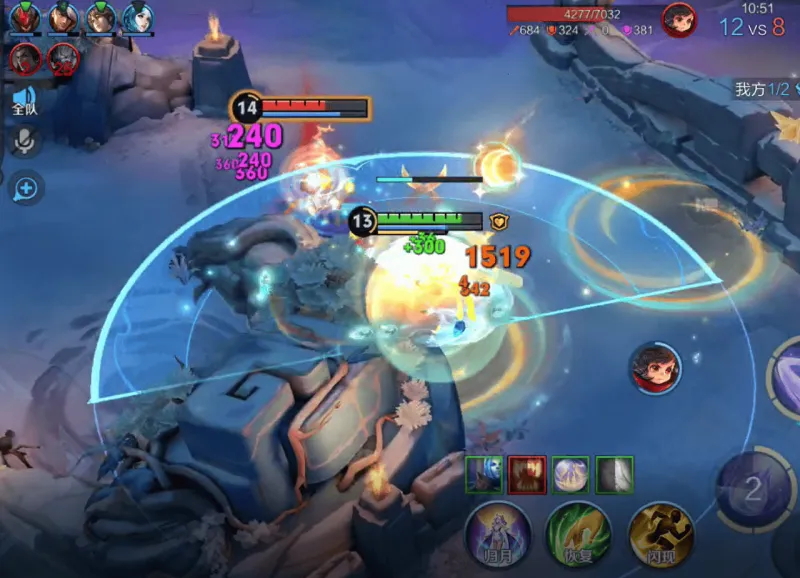Screen dimensions: 800x578
Task: Select the red-masked teammate portrait
Action: coord(25,18)
